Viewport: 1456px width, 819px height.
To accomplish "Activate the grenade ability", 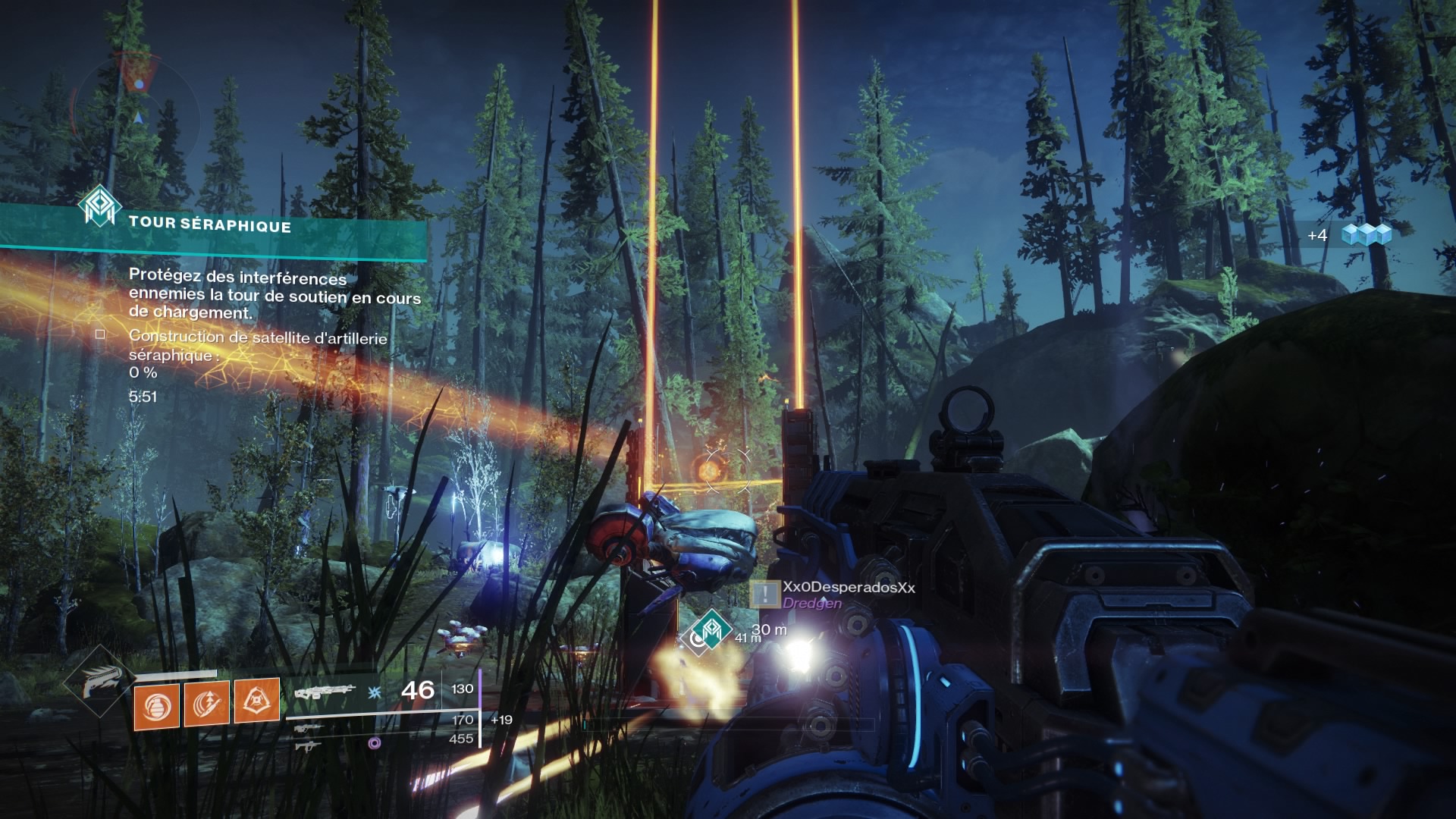I will point(157,704).
